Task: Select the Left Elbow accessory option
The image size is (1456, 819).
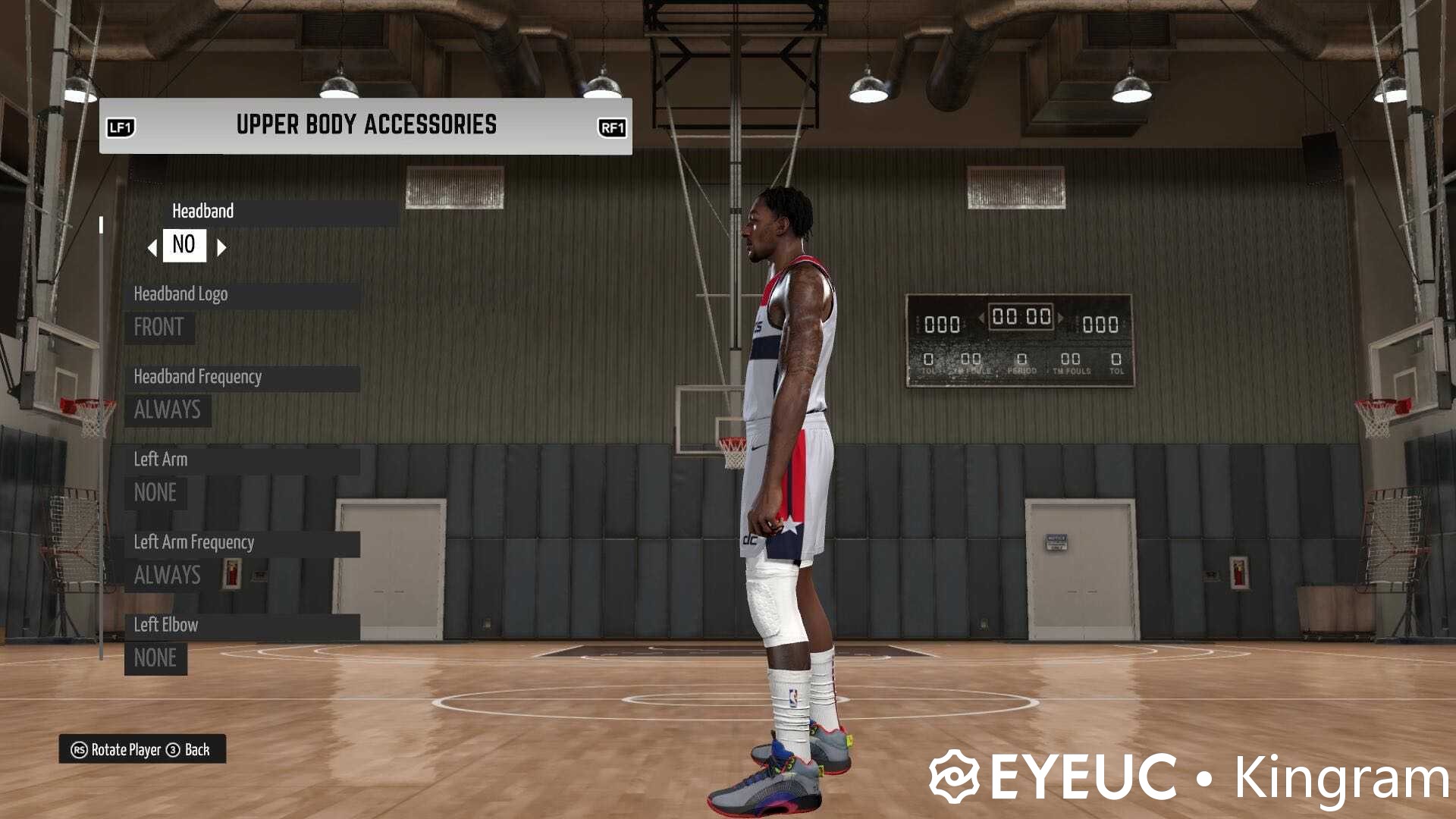Action: click(x=241, y=625)
